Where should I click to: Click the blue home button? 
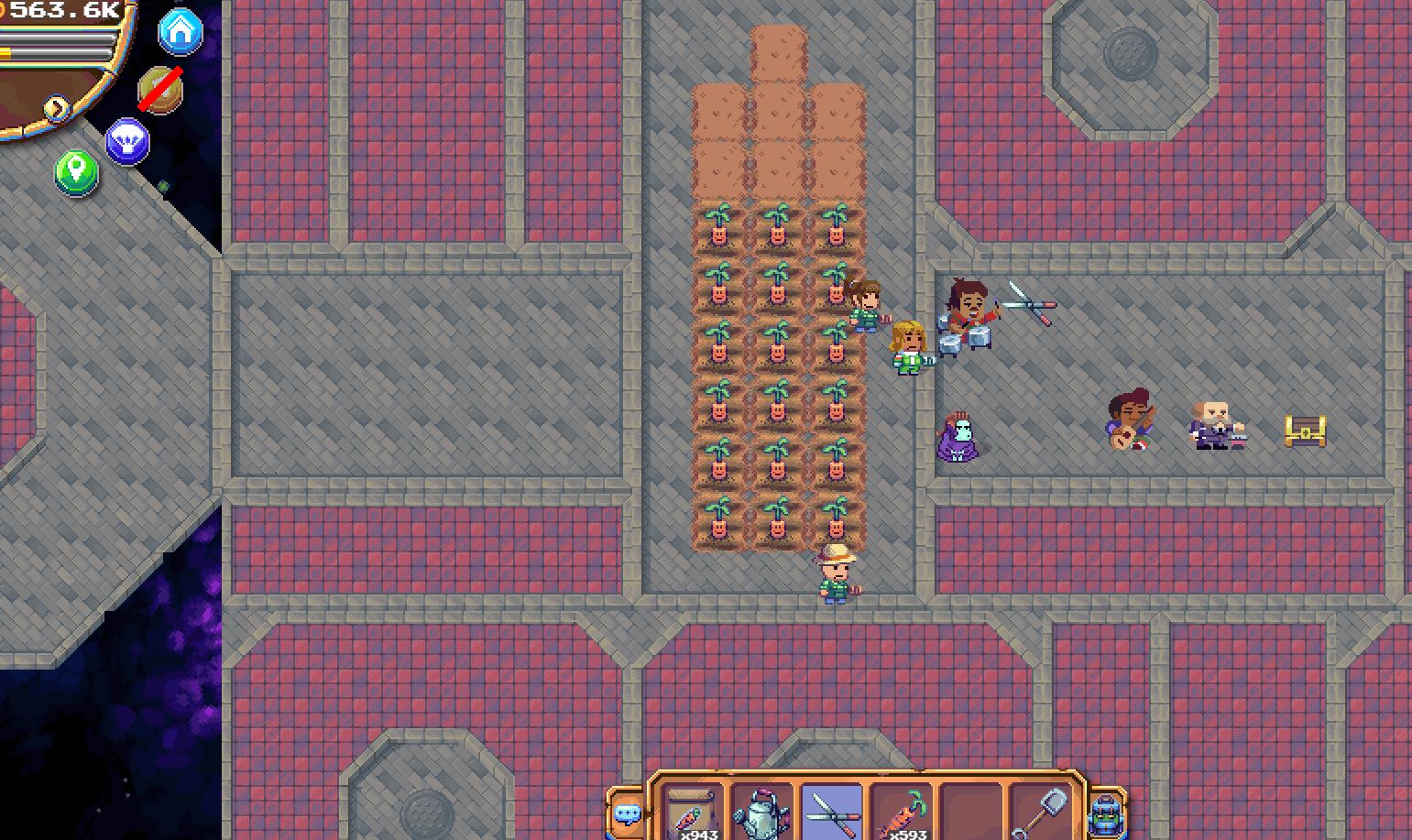[x=181, y=32]
